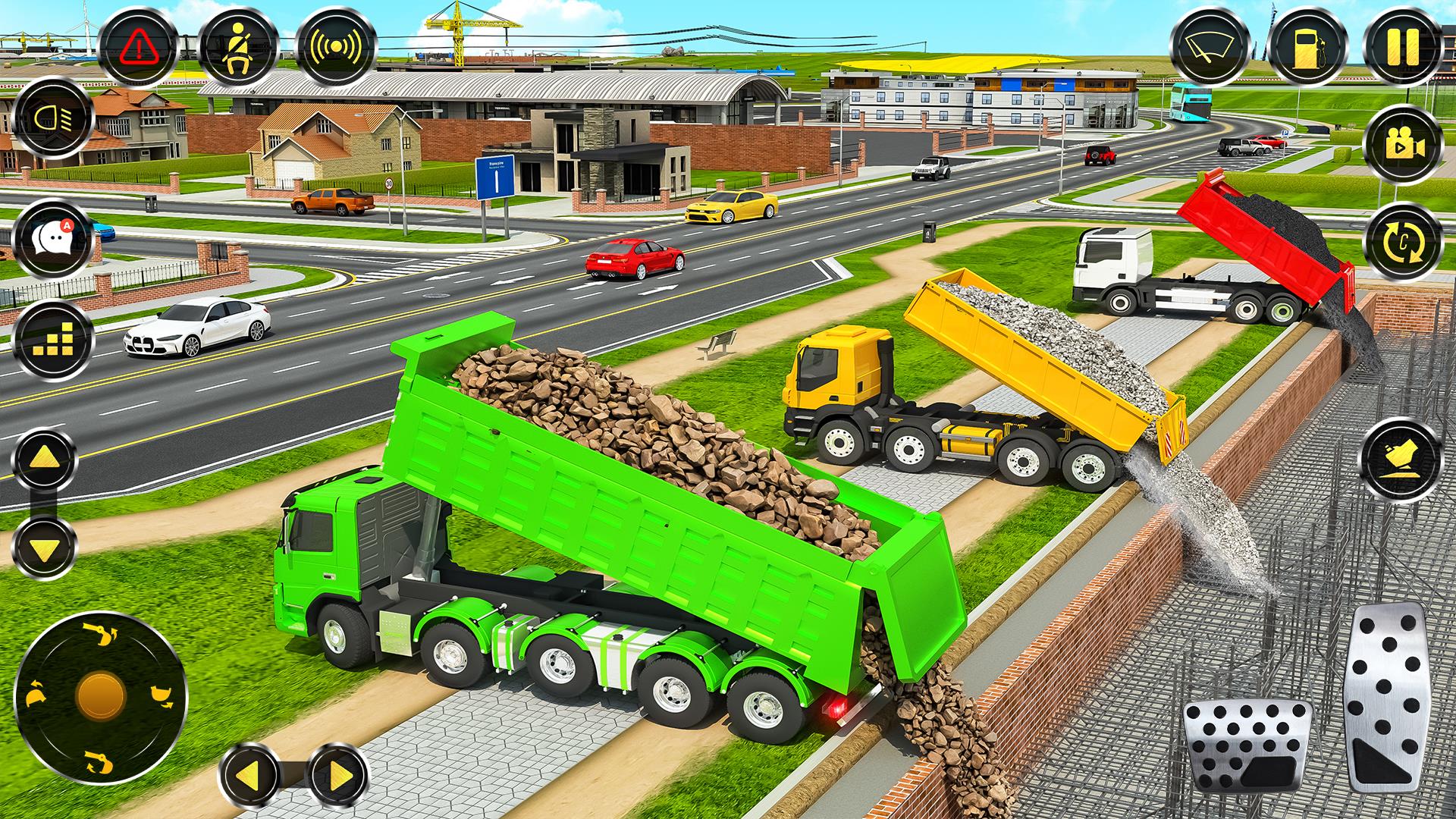Step on the accelerator pedal

point(1385,686)
